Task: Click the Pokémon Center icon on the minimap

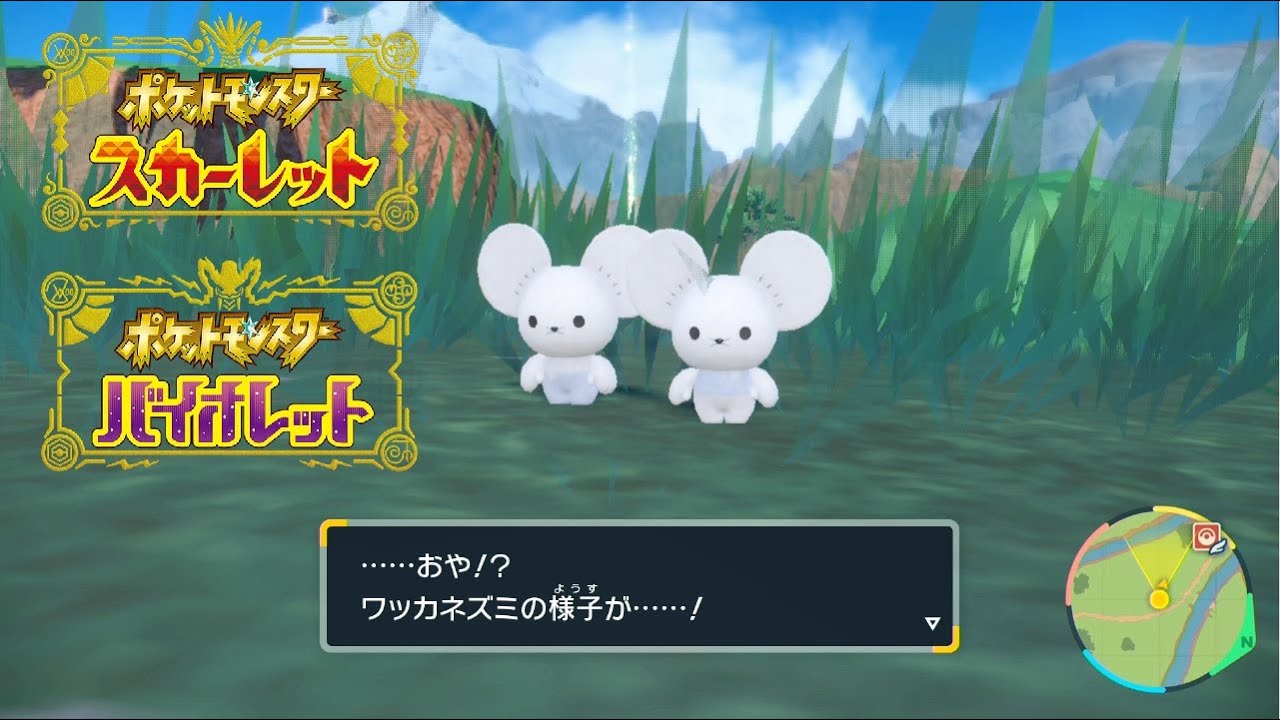Action: [1208, 534]
